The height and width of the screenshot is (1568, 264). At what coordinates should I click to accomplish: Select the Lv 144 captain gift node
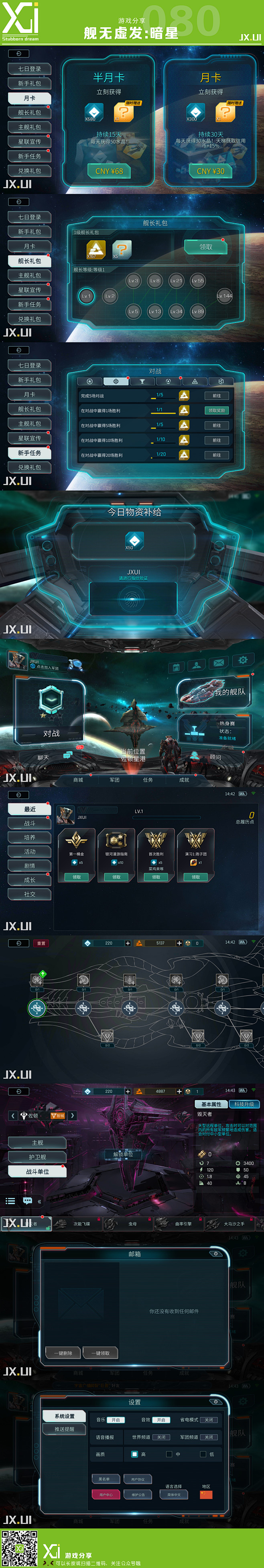224,296
